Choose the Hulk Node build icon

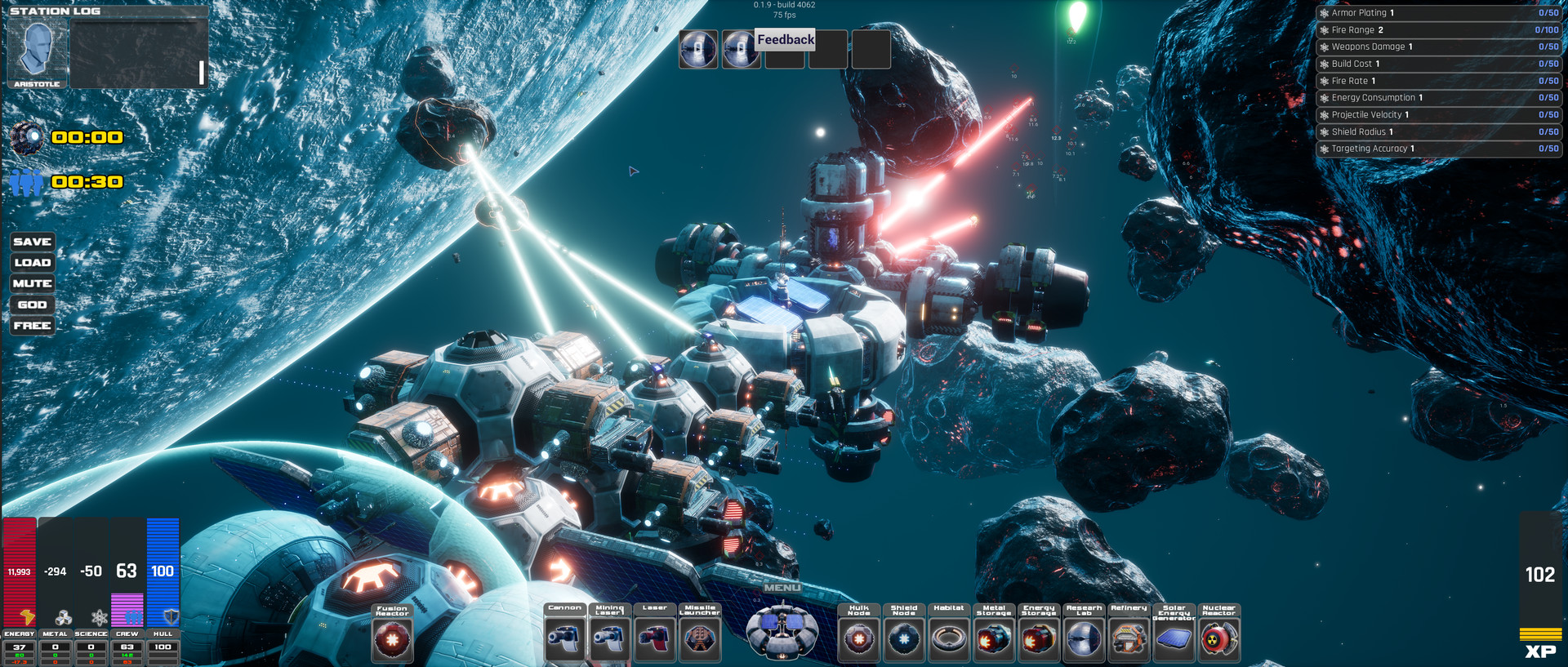click(x=858, y=639)
